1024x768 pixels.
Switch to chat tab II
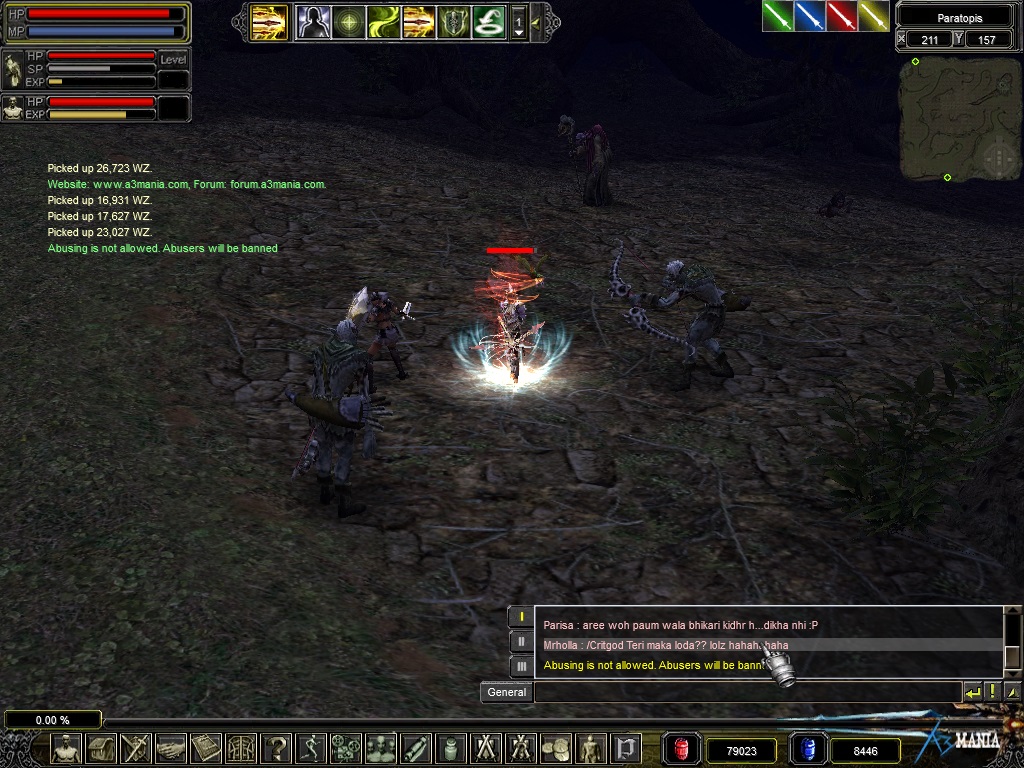tap(520, 641)
